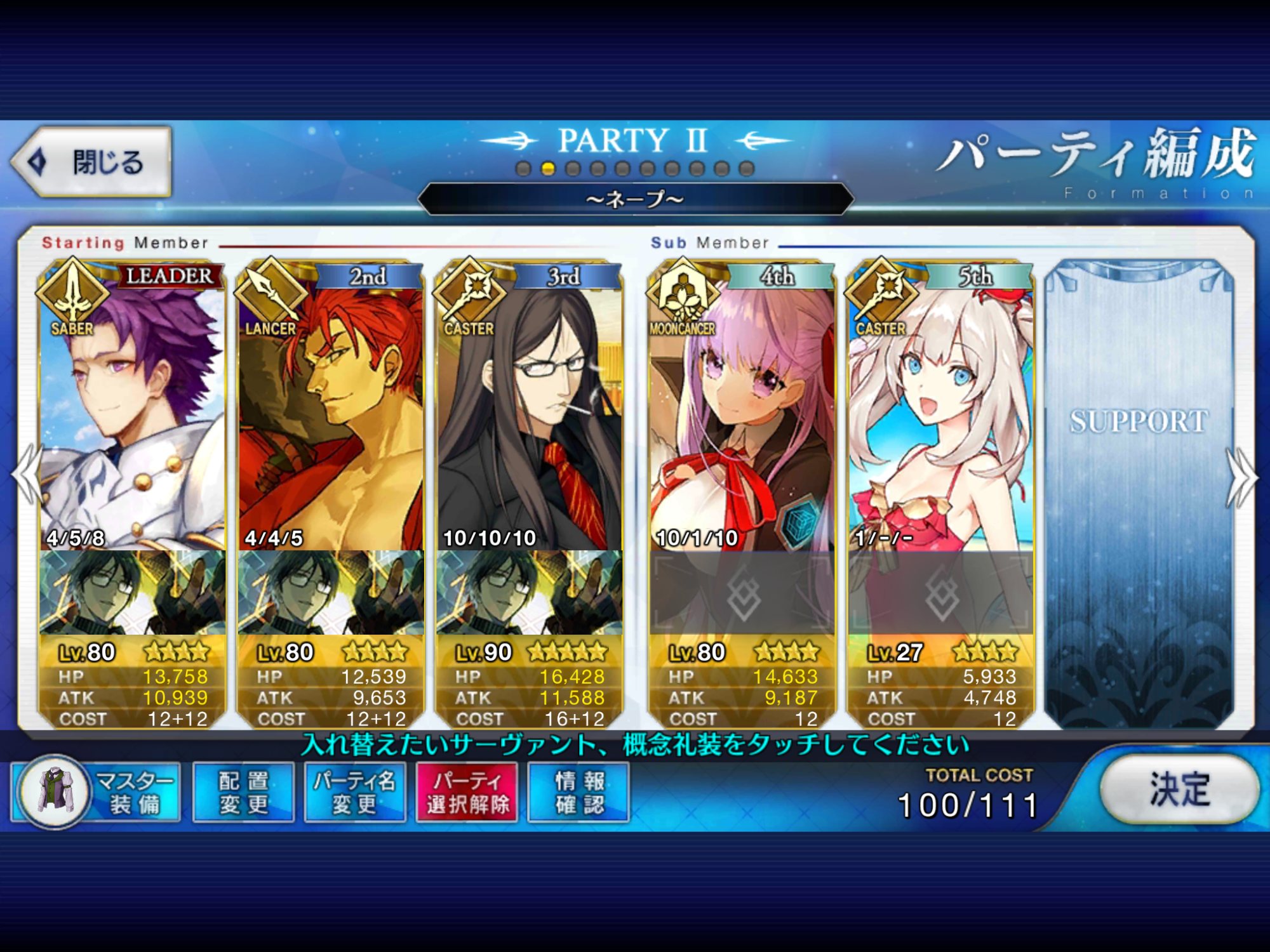Open 情報確認 info check
The width and height of the screenshot is (1270, 952).
point(579,792)
